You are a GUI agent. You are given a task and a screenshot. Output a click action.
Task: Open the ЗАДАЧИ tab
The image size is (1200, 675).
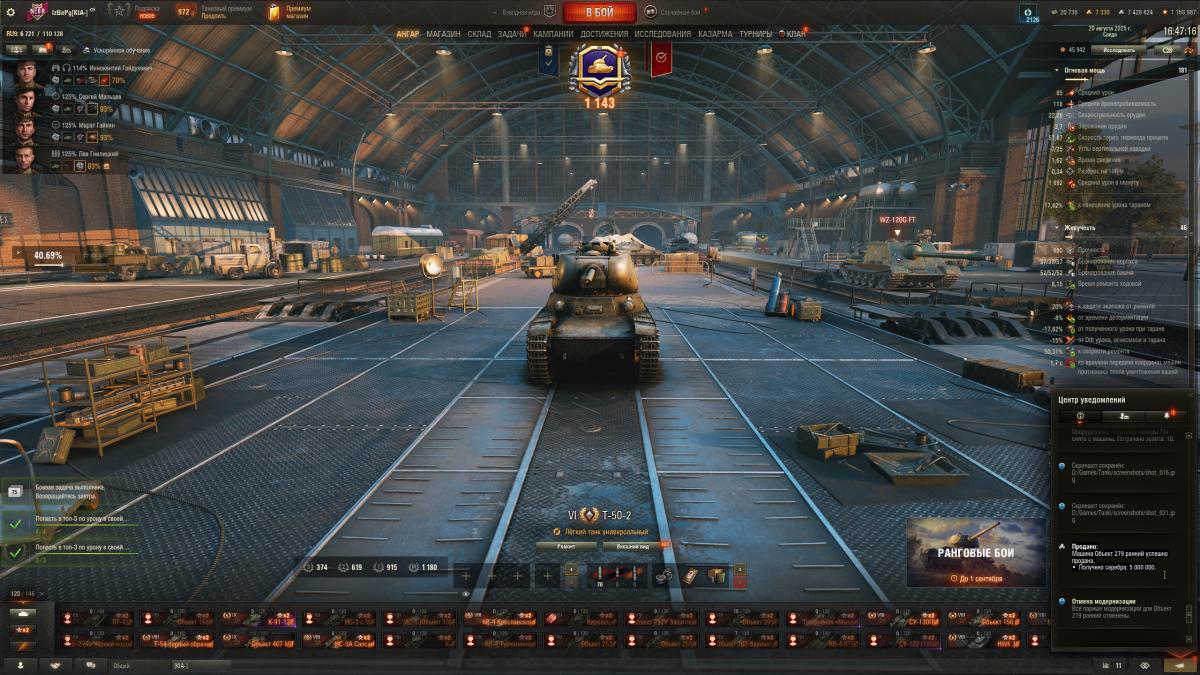click(512, 34)
